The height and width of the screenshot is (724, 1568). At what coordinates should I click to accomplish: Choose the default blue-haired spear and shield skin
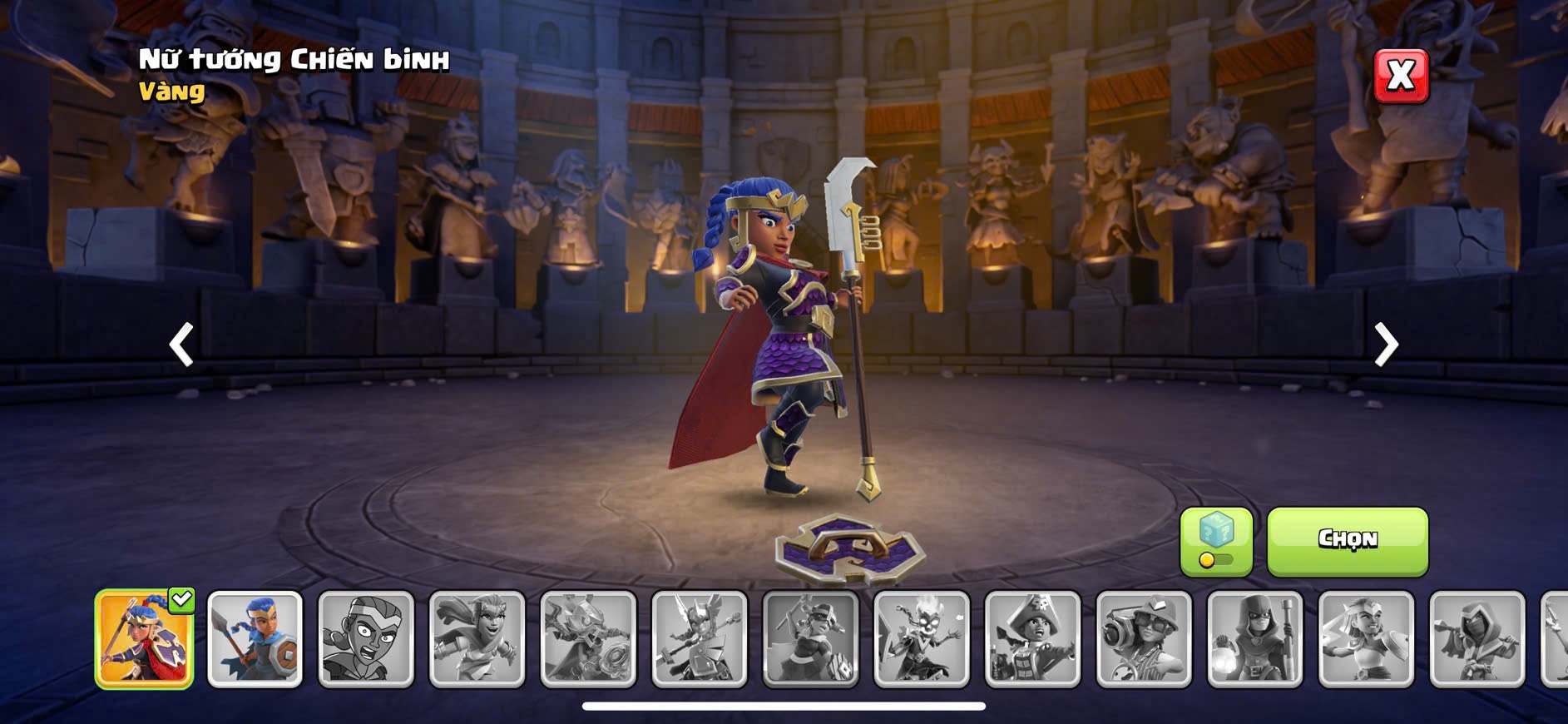pyautogui.click(x=255, y=639)
